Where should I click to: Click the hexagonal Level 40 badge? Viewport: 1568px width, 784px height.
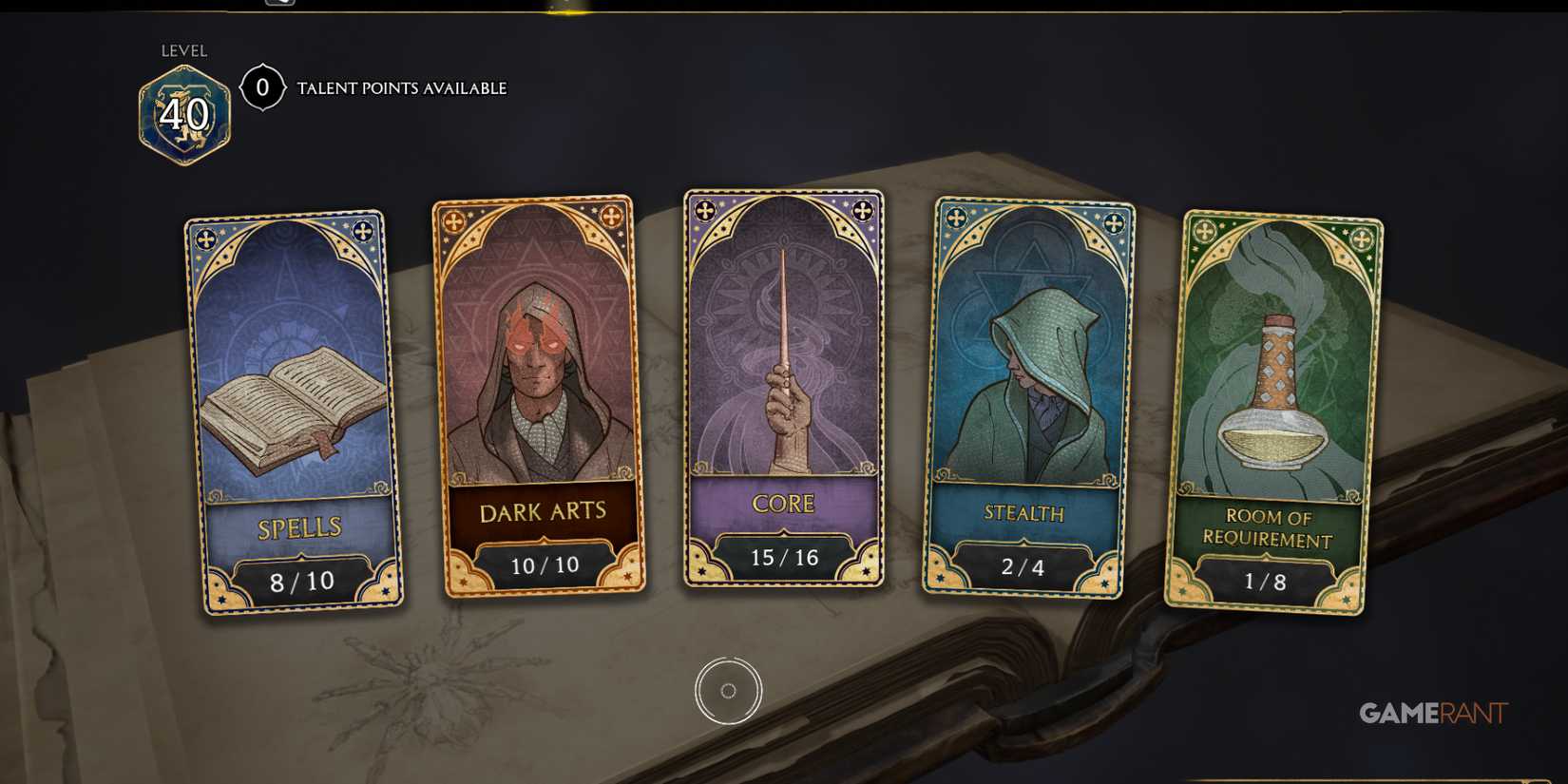183,112
